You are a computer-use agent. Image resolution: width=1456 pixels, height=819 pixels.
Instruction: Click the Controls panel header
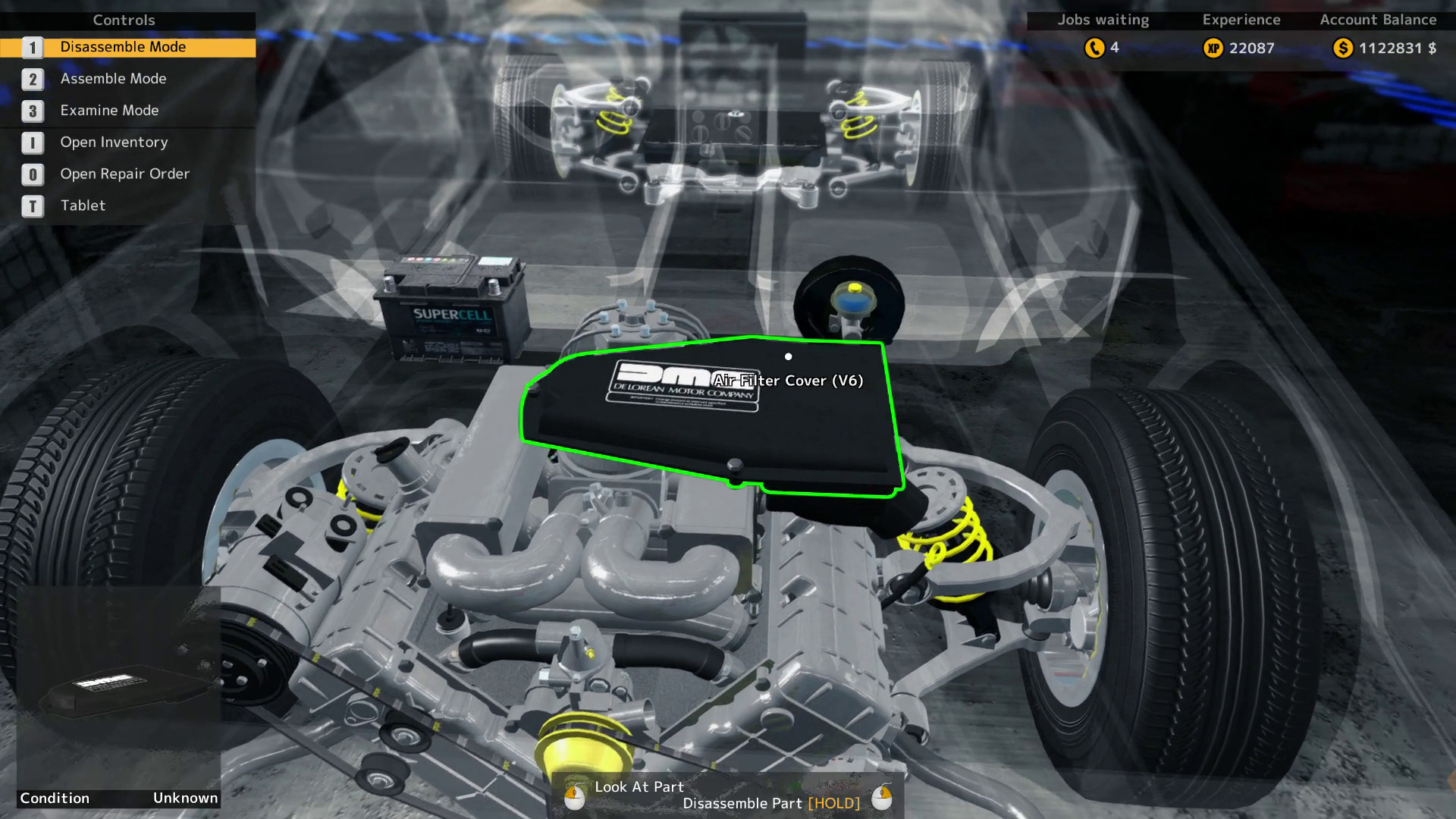[124, 20]
